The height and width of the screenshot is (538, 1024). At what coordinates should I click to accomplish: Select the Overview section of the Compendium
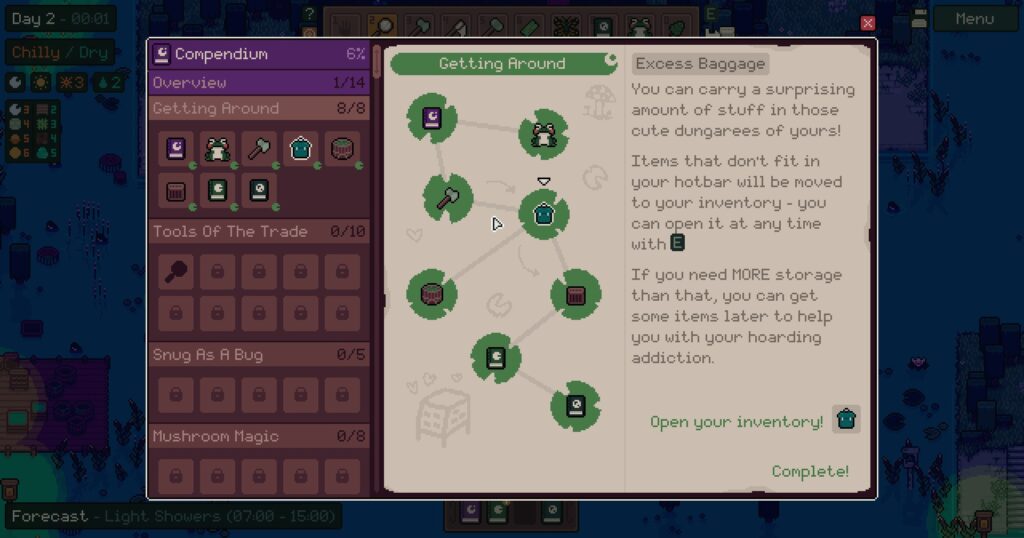[x=259, y=83]
